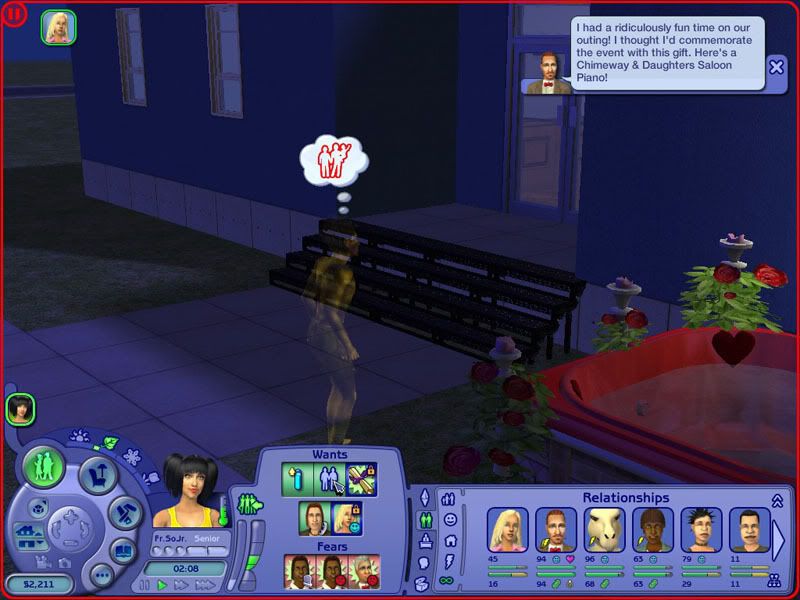This screenshot has height=600, width=800.
Task: Select the llama mascot relationship portrait
Action: (x=603, y=530)
